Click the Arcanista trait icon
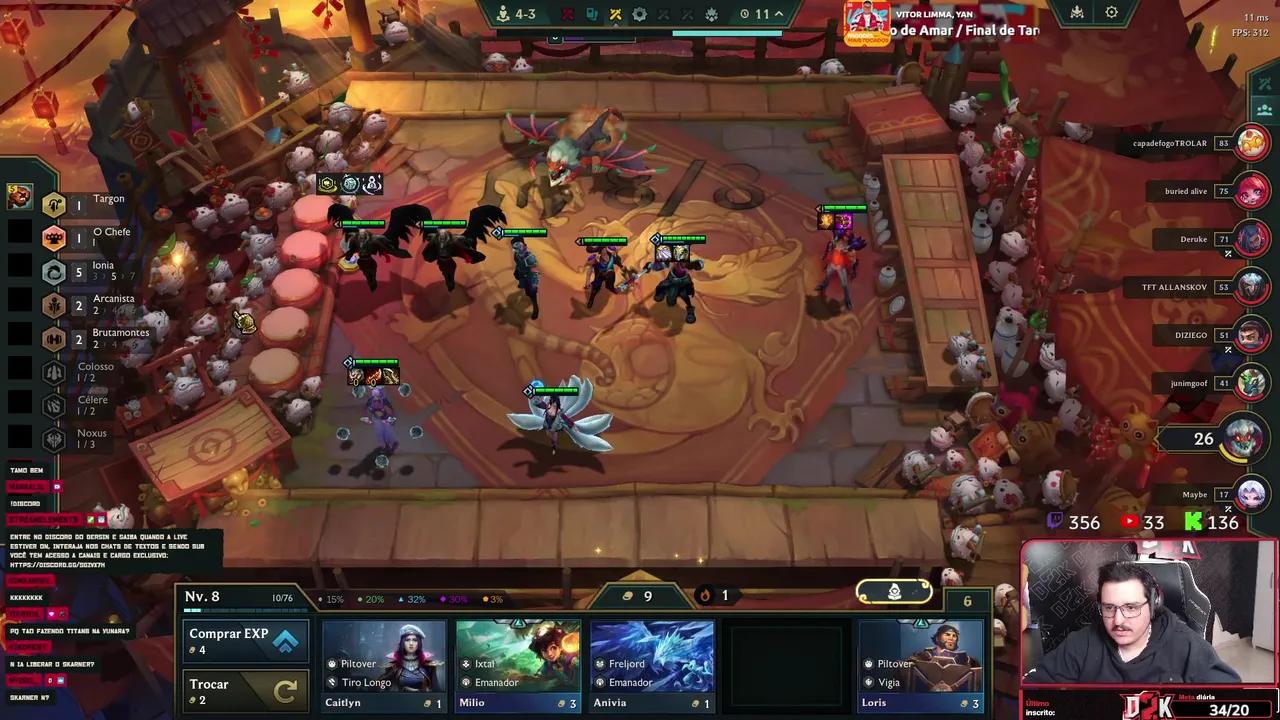The image size is (1280, 720). 54,305
